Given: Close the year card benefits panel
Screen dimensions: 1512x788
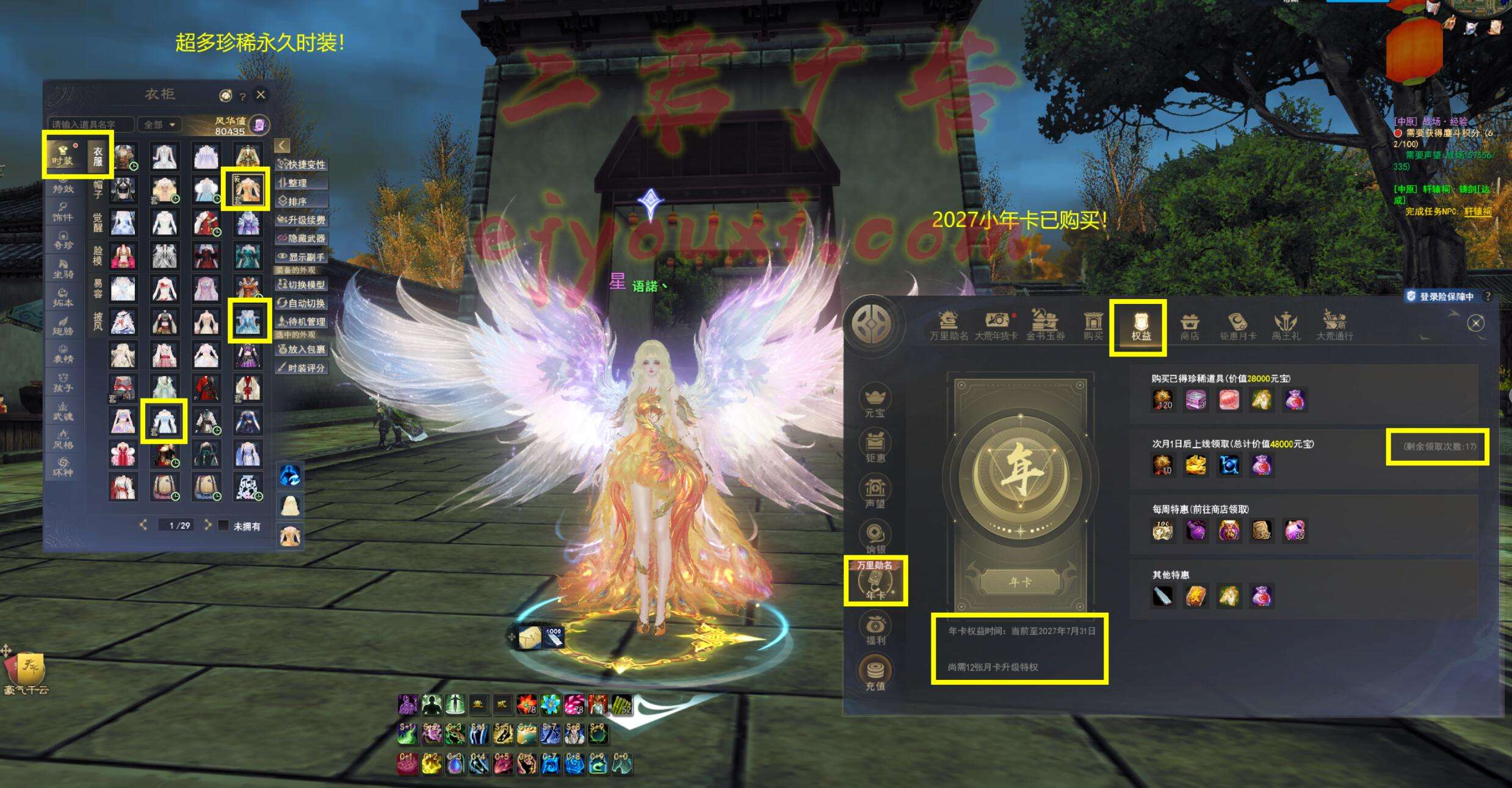Looking at the screenshot, I should [1475, 324].
